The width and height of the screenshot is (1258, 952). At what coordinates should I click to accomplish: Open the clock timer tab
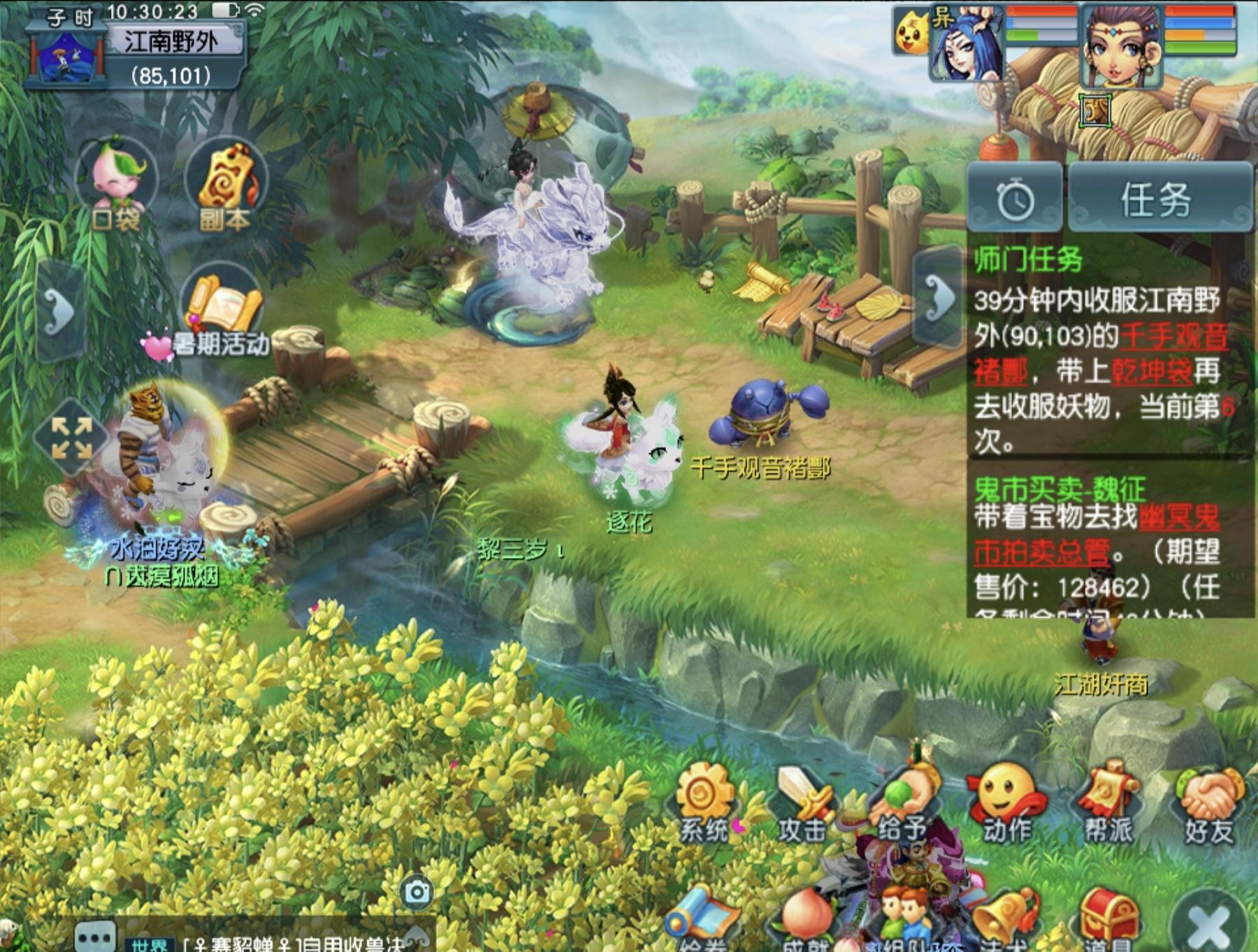(1015, 200)
